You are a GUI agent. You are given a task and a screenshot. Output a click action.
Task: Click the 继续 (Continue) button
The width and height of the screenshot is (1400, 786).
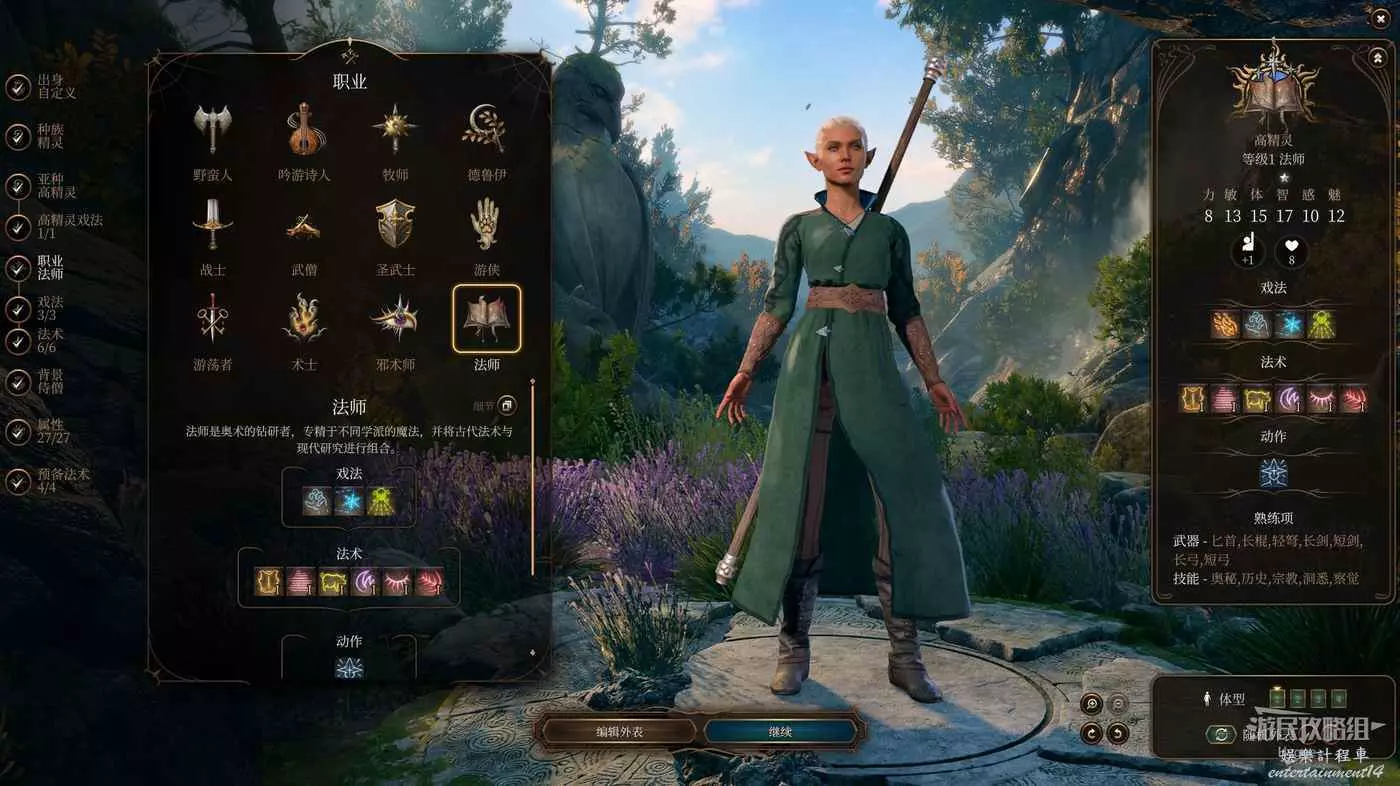coord(780,732)
